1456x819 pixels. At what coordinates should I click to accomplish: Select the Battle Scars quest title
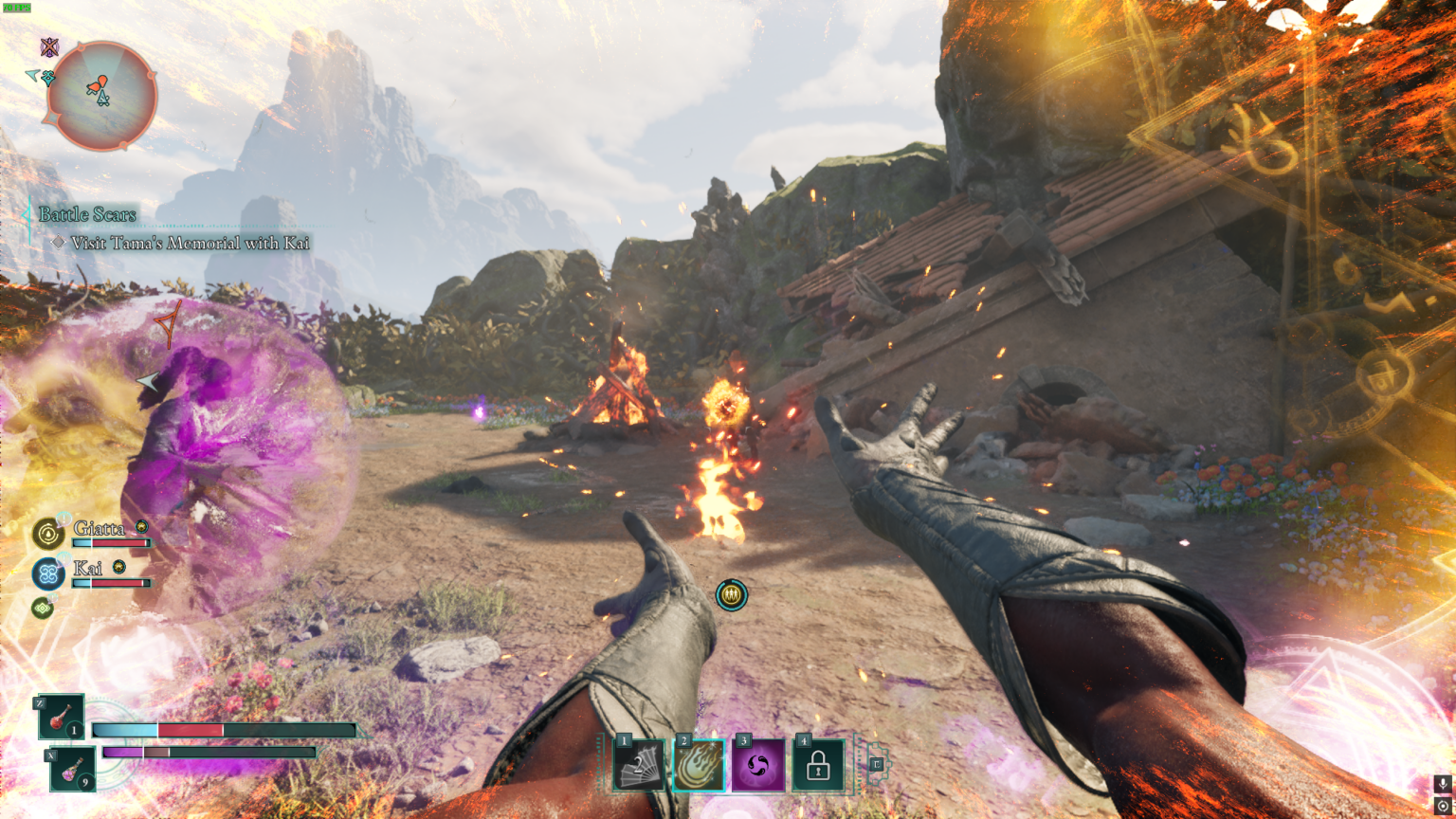click(x=85, y=214)
